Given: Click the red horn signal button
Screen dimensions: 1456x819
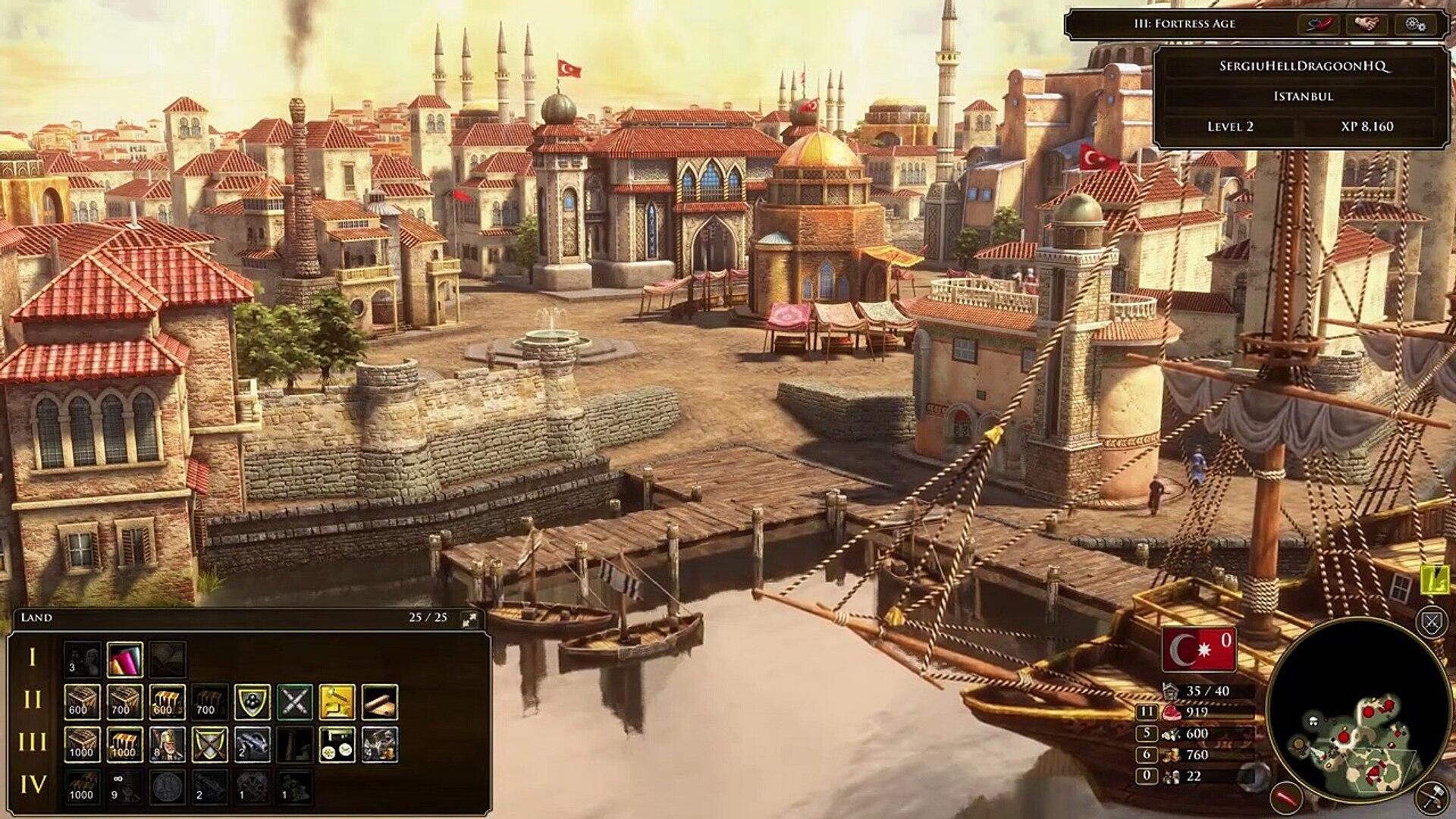Looking at the screenshot, I should click(x=1319, y=24).
